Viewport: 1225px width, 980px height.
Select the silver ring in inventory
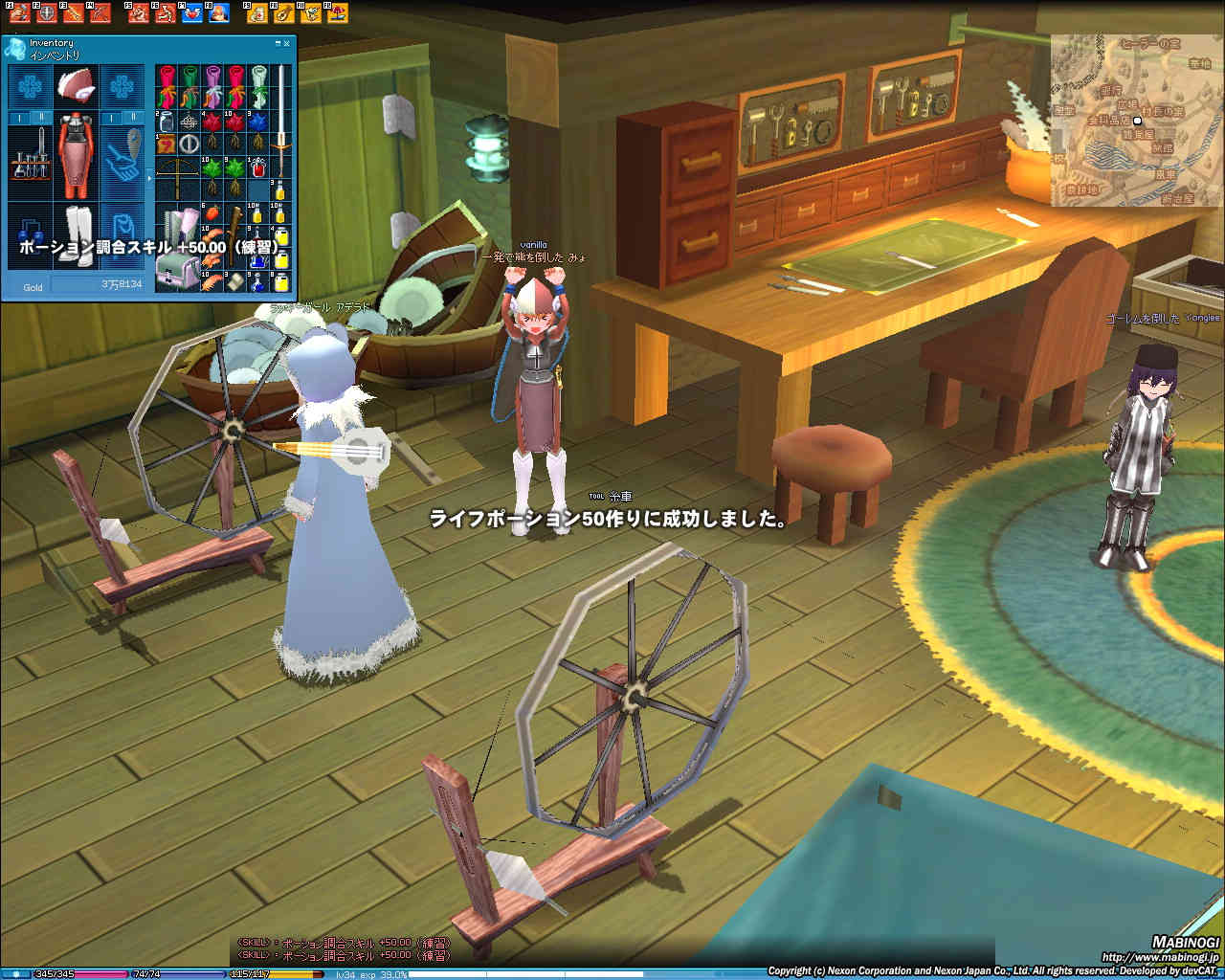189,145
